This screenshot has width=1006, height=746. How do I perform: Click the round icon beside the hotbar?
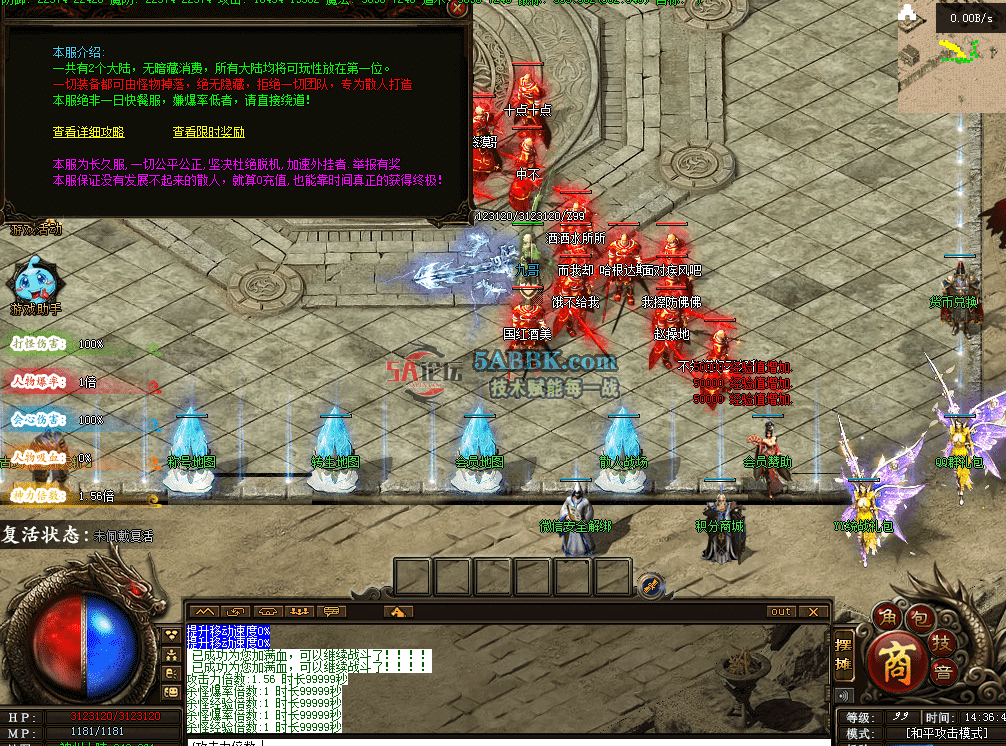(649, 582)
